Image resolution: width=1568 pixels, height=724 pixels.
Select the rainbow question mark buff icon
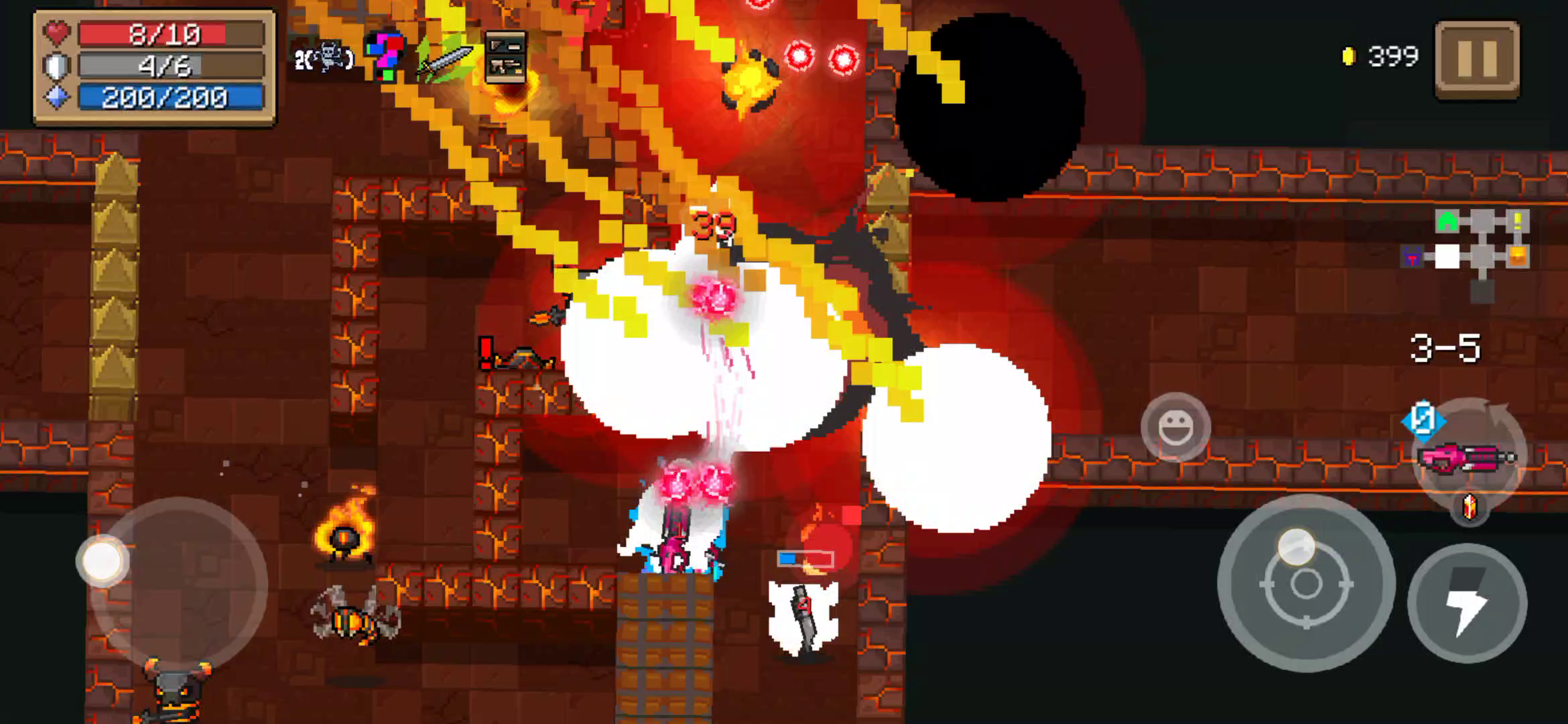(384, 56)
